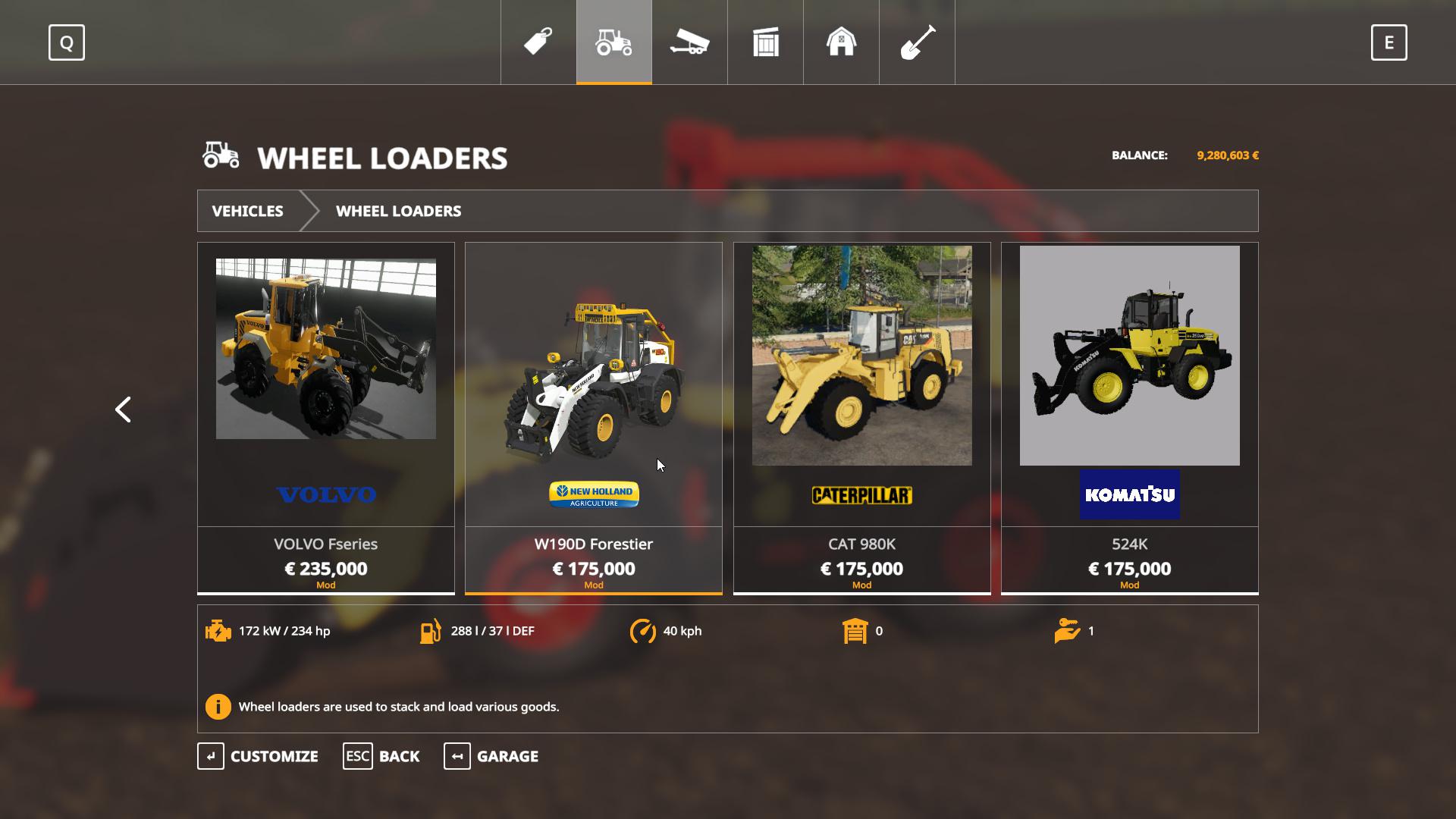The height and width of the screenshot is (819, 1456).
Task: Show previous page with left arrow
Action: click(123, 409)
